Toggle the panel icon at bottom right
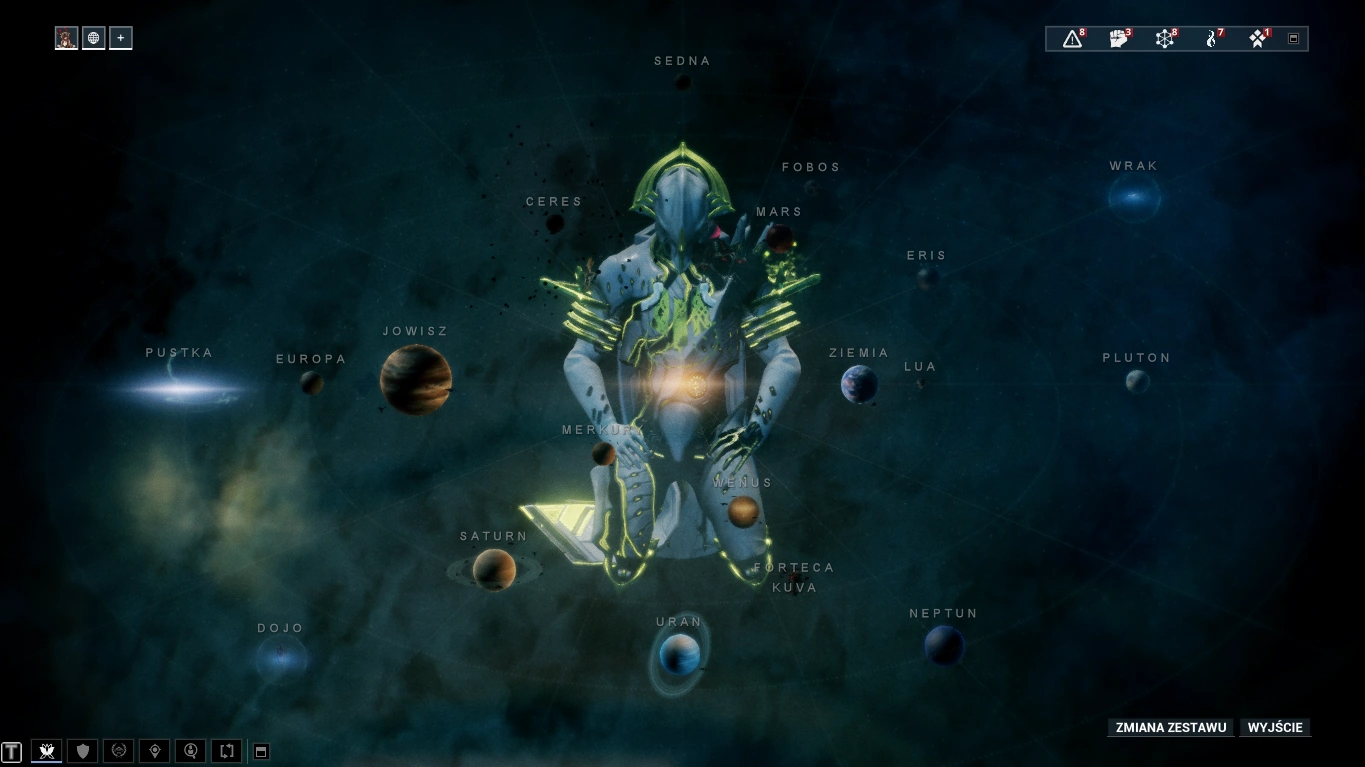The width and height of the screenshot is (1365, 767). (x=260, y=750)
